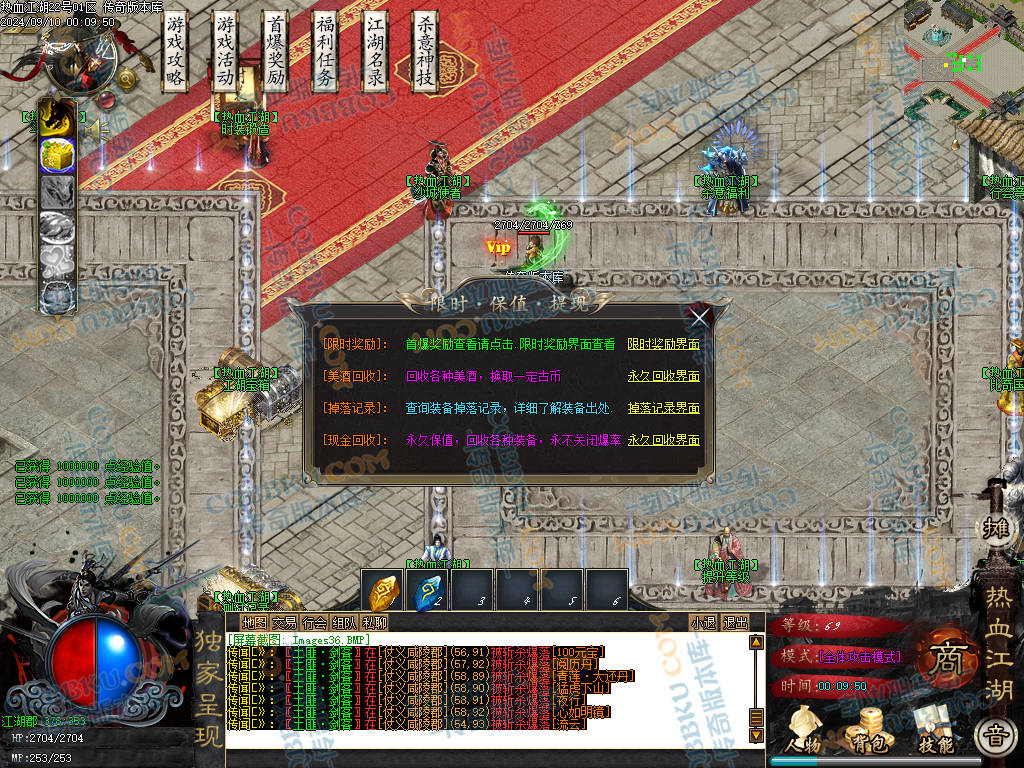1024x768 pixels.
Task: Open the 福利任务 welfare quests banner
Action: coord(325,52)
